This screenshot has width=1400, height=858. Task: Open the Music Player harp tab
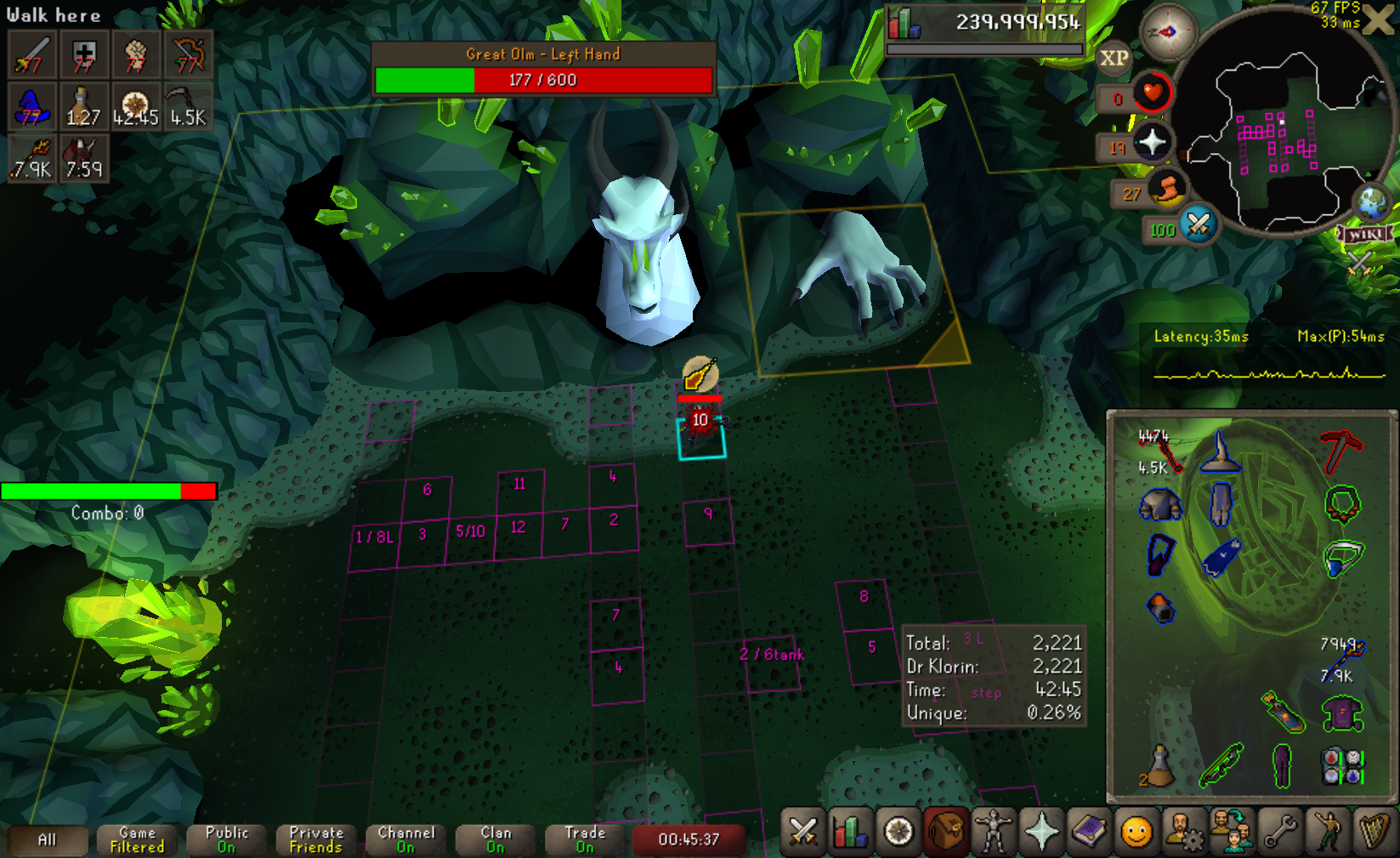(x=1374, y=832)
